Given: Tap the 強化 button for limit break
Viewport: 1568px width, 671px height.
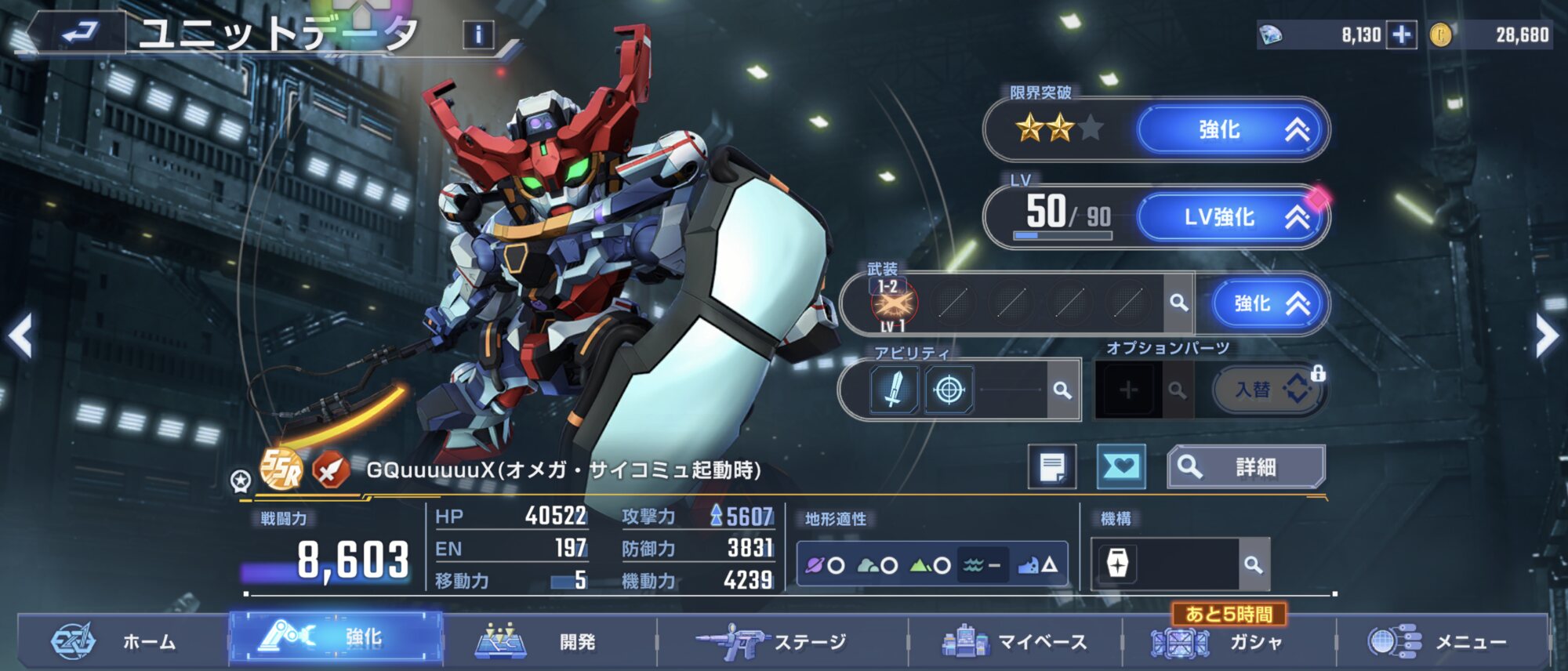Looking at the screenshot, I should tap(1233, 129).
